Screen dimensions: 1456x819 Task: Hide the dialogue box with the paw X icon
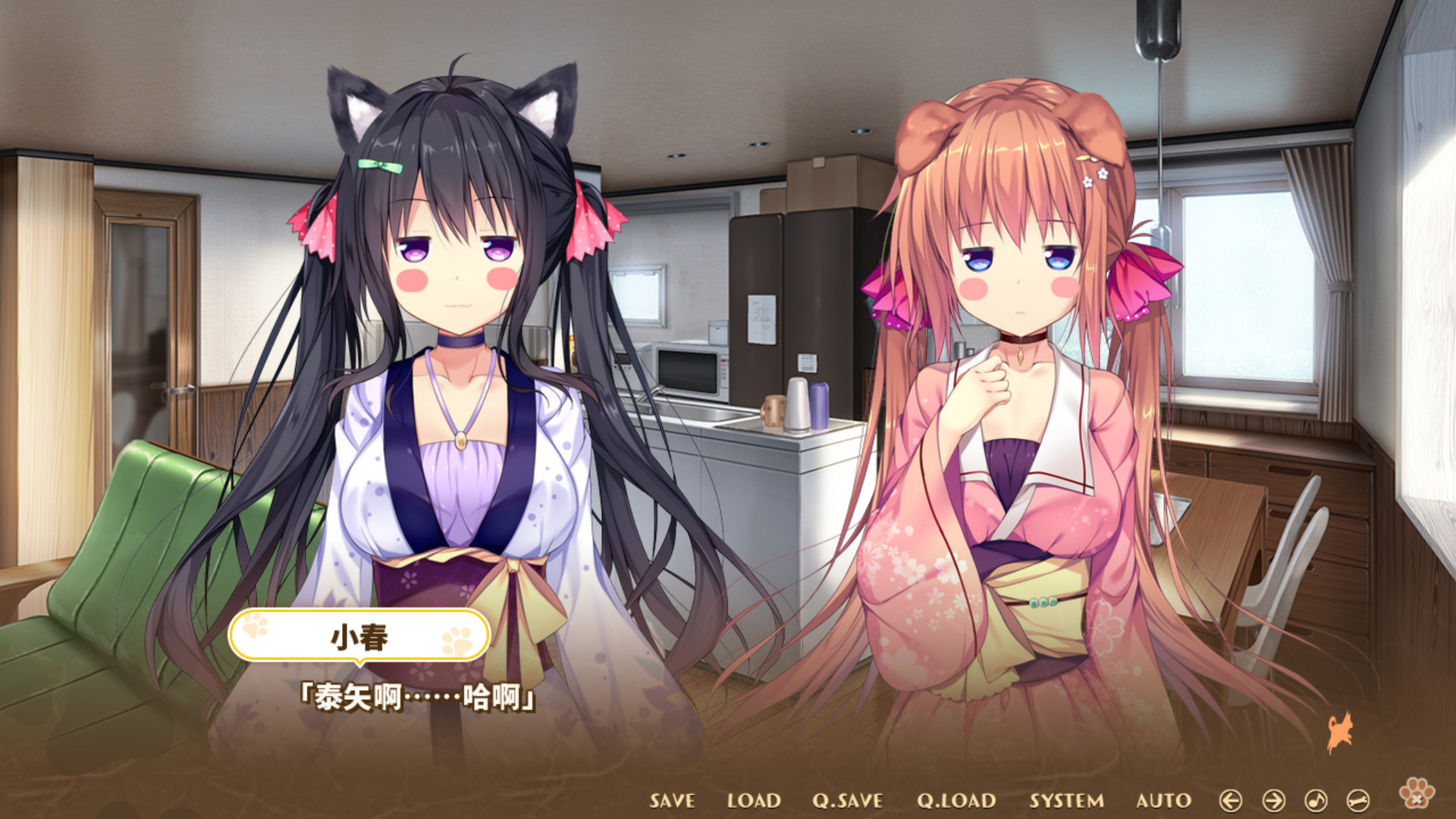tap(1416, 794)
